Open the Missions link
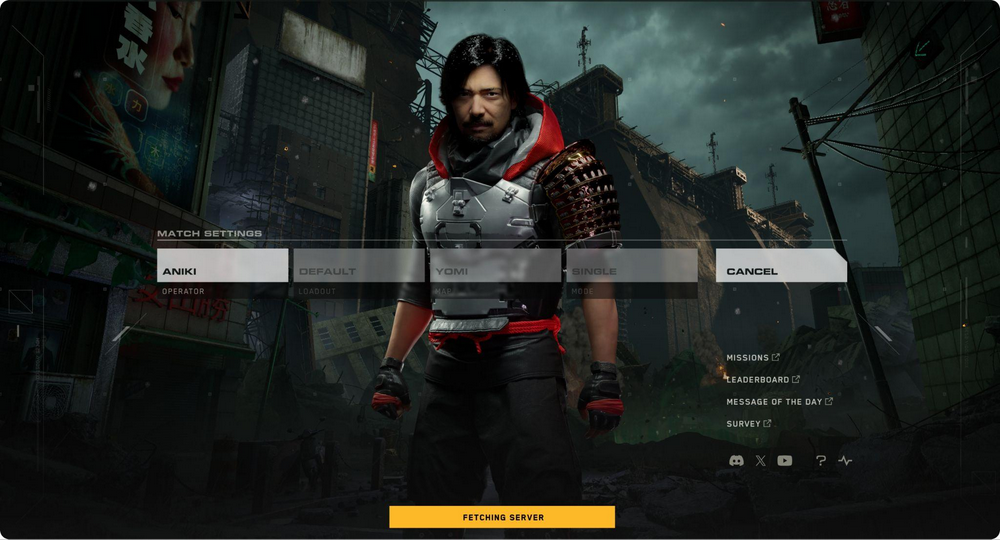1000x540 pixels. click(753, 358)
